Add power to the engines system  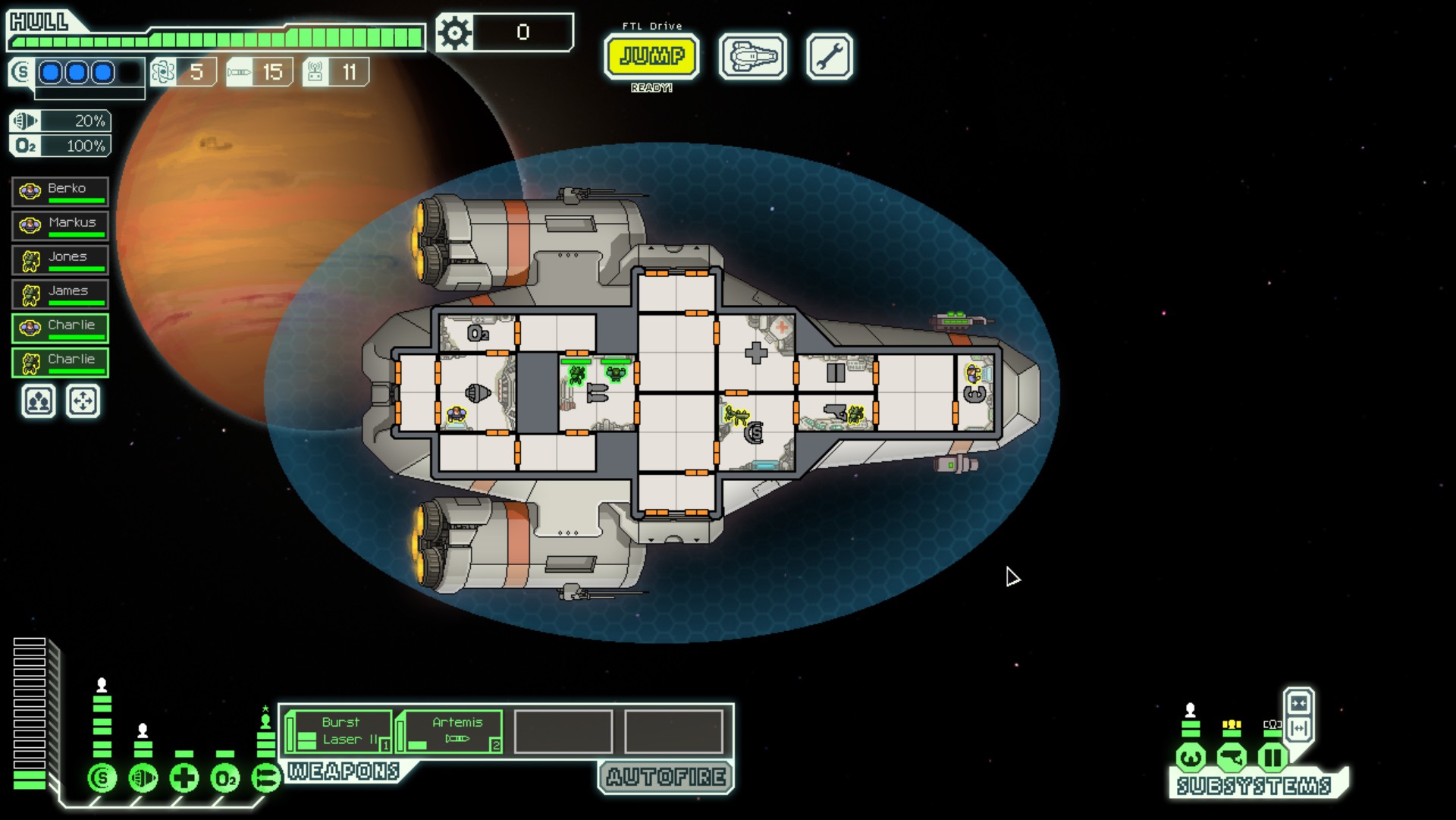click(143, 778)
